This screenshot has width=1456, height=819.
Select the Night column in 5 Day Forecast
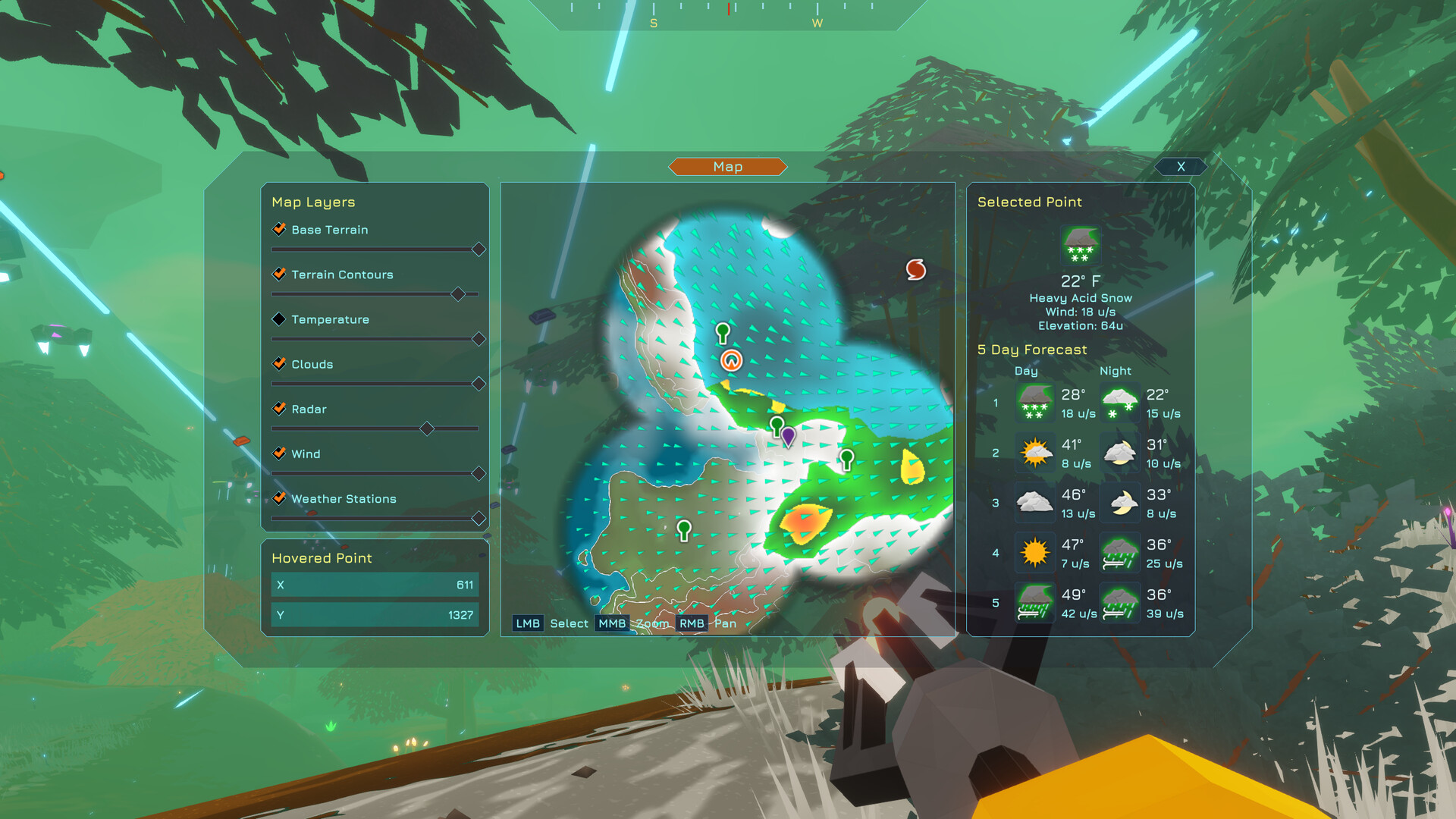click(1115, 371)
